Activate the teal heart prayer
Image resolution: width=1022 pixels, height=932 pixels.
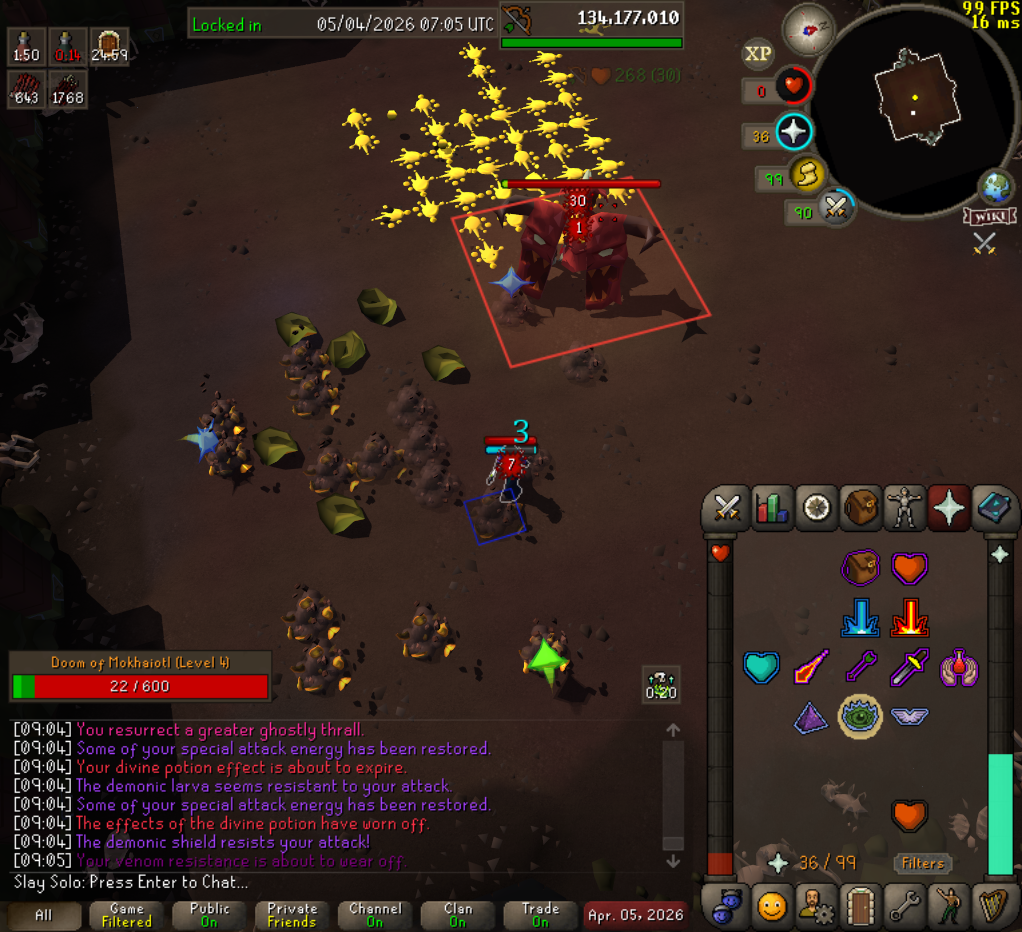pyautogui.click(x=761, y=667)
